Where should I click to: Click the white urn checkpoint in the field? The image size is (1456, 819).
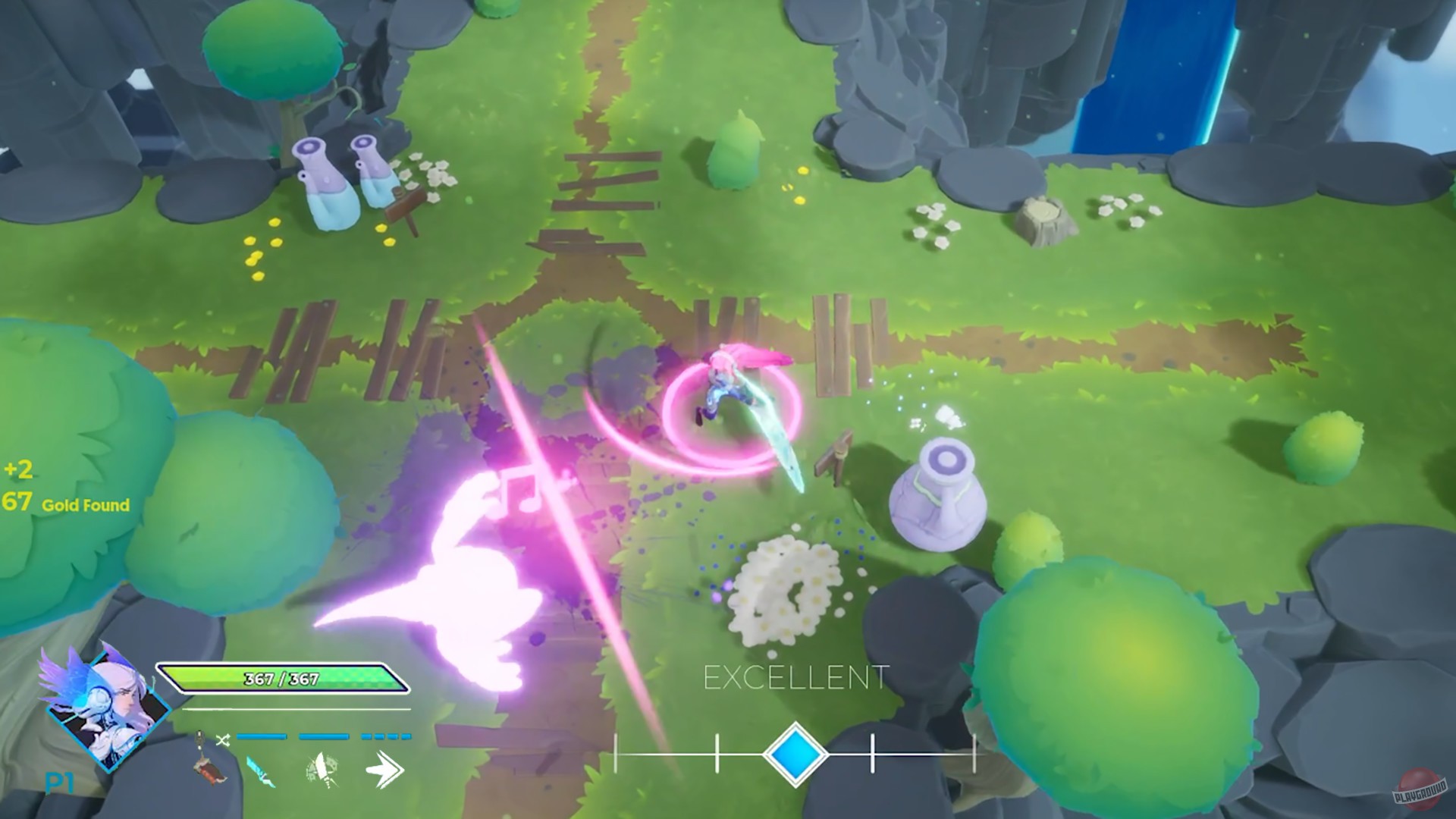click(940, 493)
